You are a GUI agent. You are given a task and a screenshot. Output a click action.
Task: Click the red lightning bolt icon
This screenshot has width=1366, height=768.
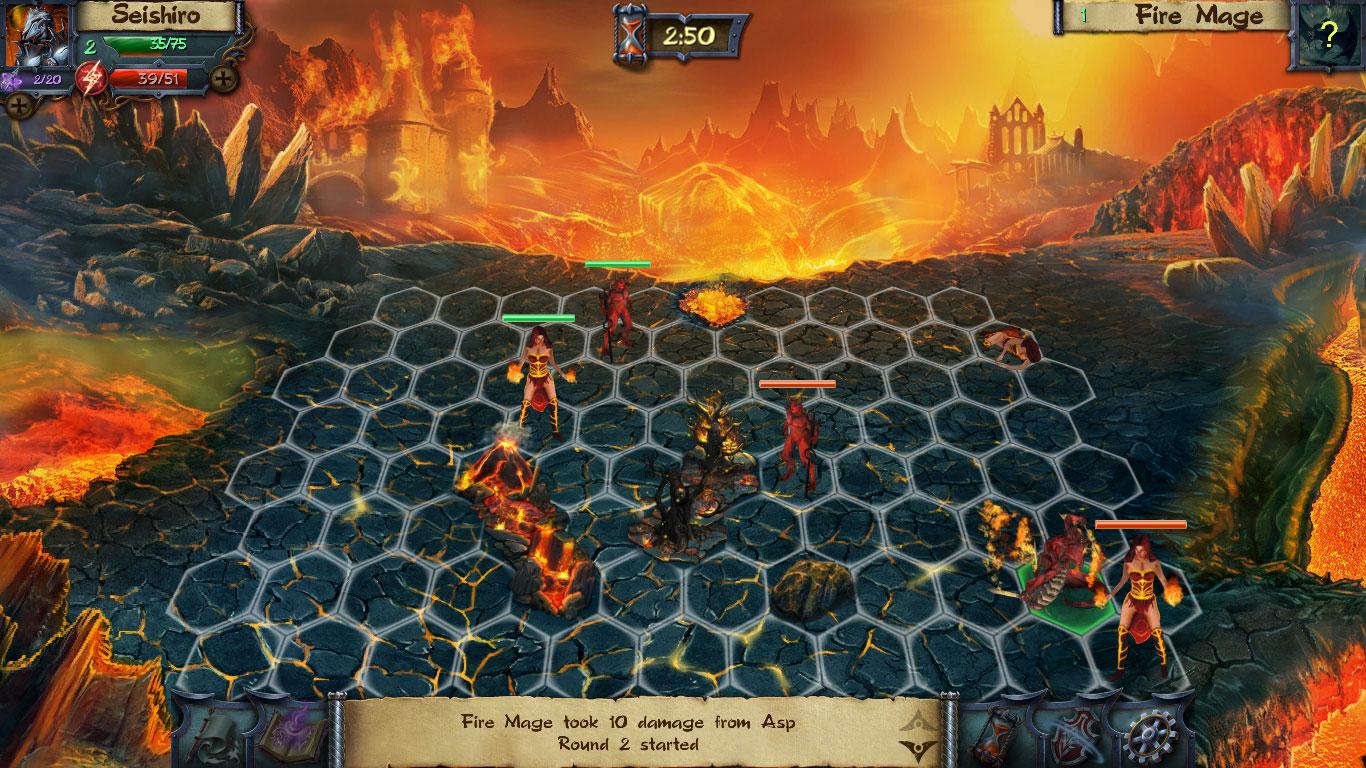[91, 77]
